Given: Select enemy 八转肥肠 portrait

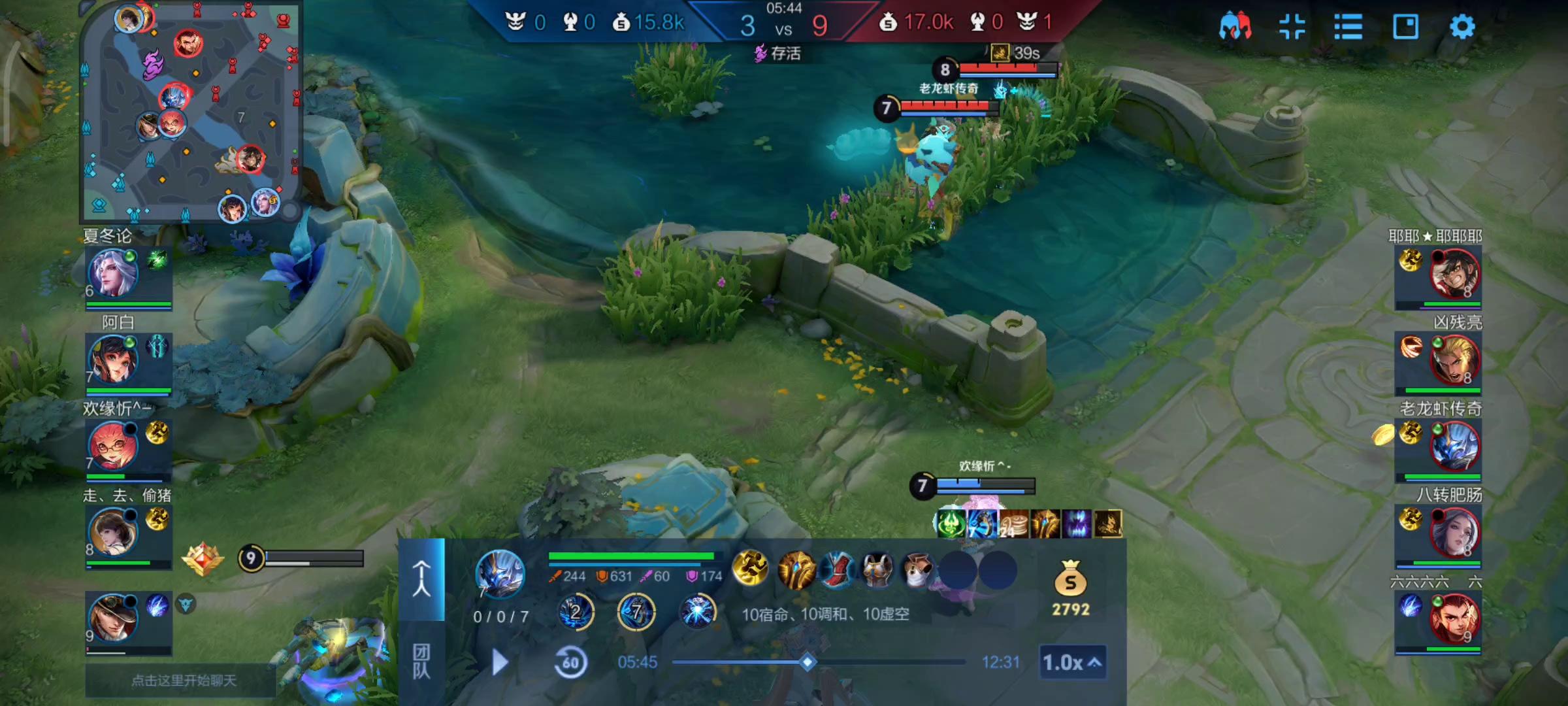Looking at the screenshot, I should pos(1454,532).
